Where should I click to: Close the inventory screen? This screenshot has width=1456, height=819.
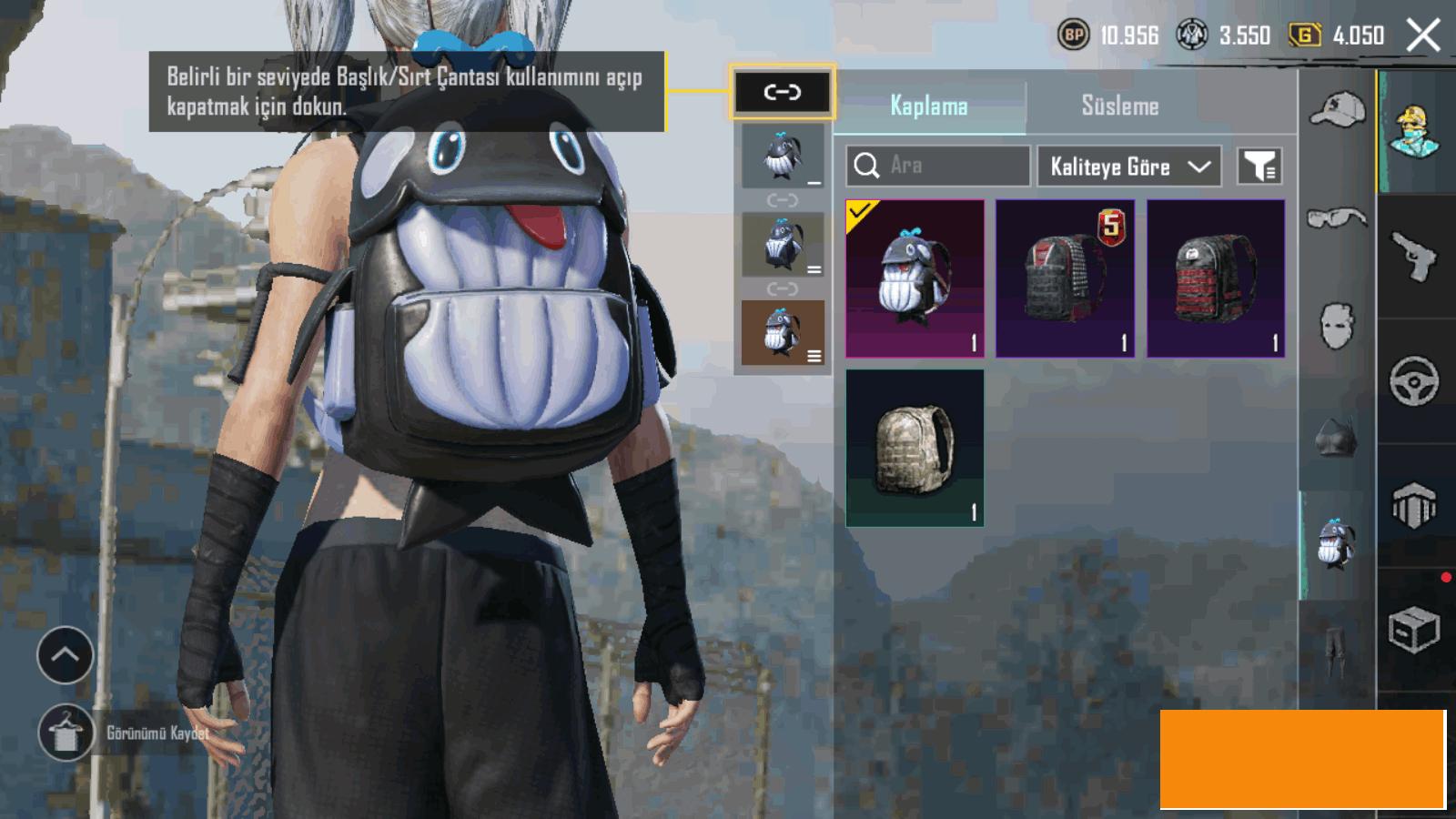(x=1422, y=36)
